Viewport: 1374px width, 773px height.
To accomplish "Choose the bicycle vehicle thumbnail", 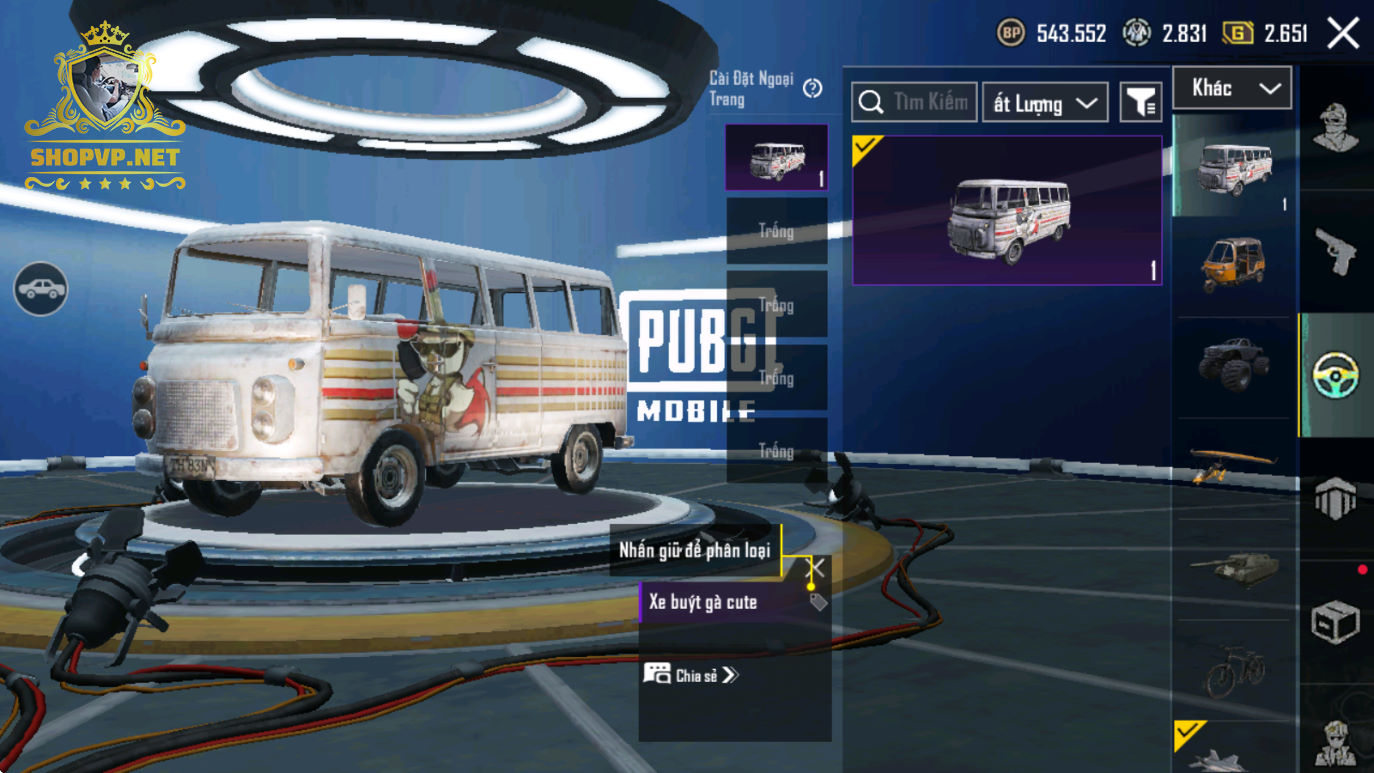I will (x=1233, y=669).
